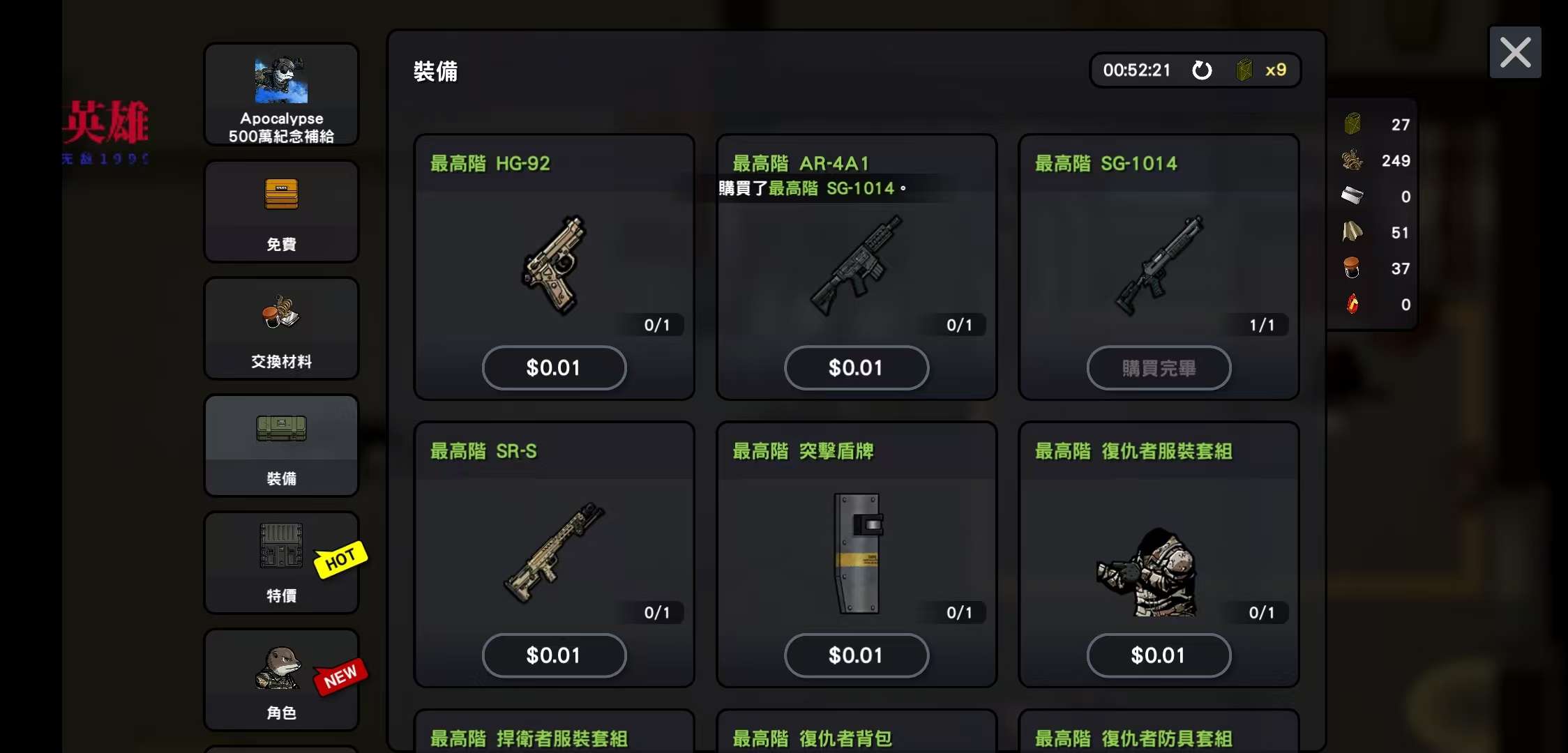Click the 購買完畢 button under SG-1014

coord(1159,367)
